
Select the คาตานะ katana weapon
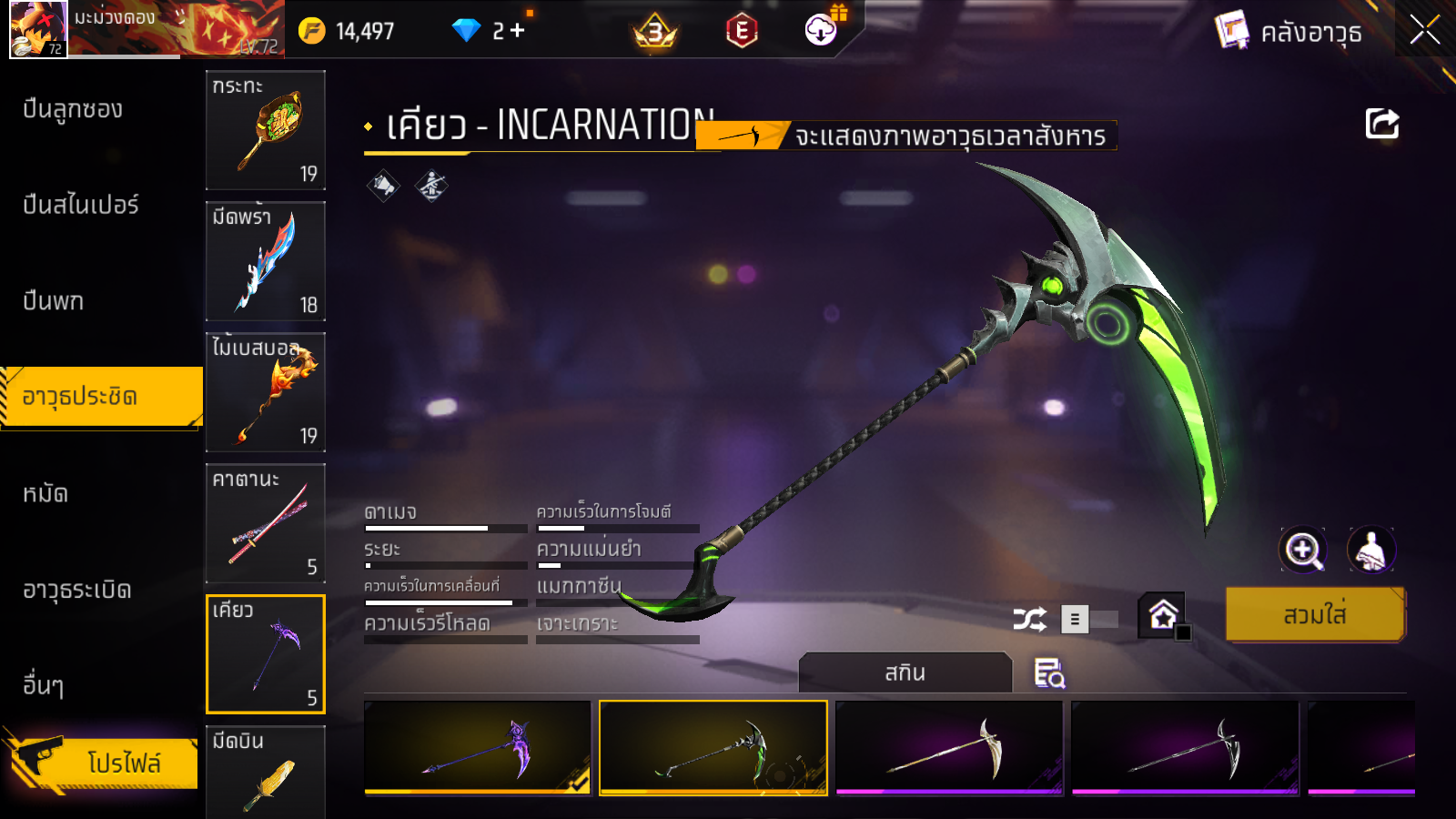[266, 523]
